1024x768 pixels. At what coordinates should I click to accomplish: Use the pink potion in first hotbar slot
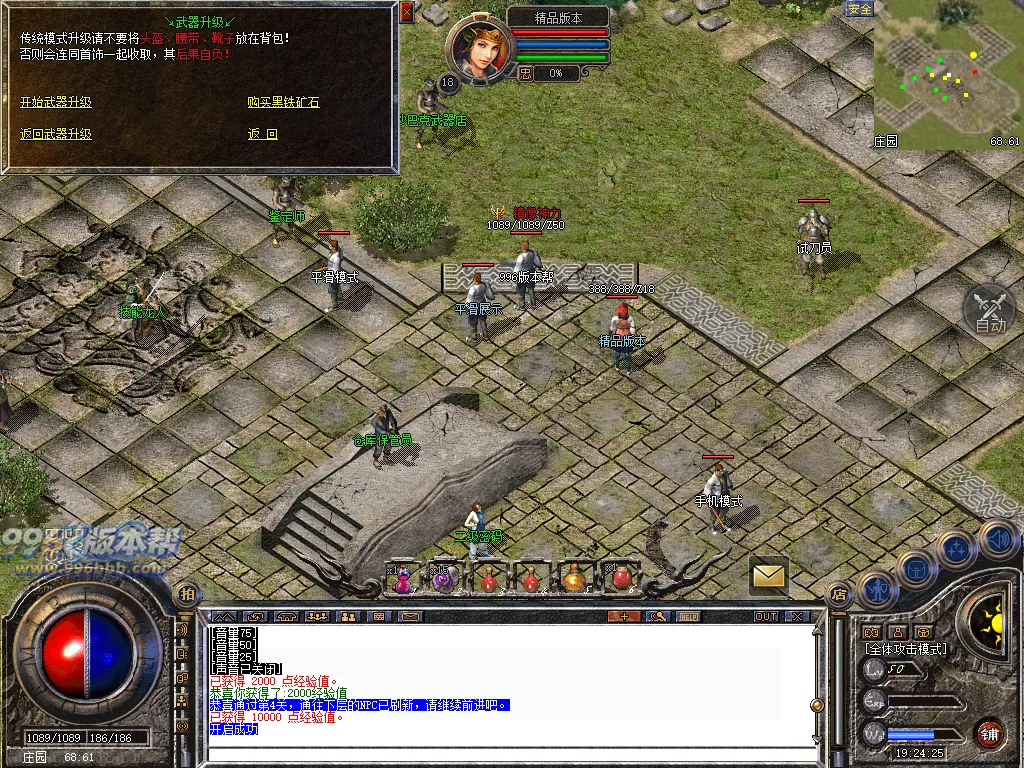point(402,579)
